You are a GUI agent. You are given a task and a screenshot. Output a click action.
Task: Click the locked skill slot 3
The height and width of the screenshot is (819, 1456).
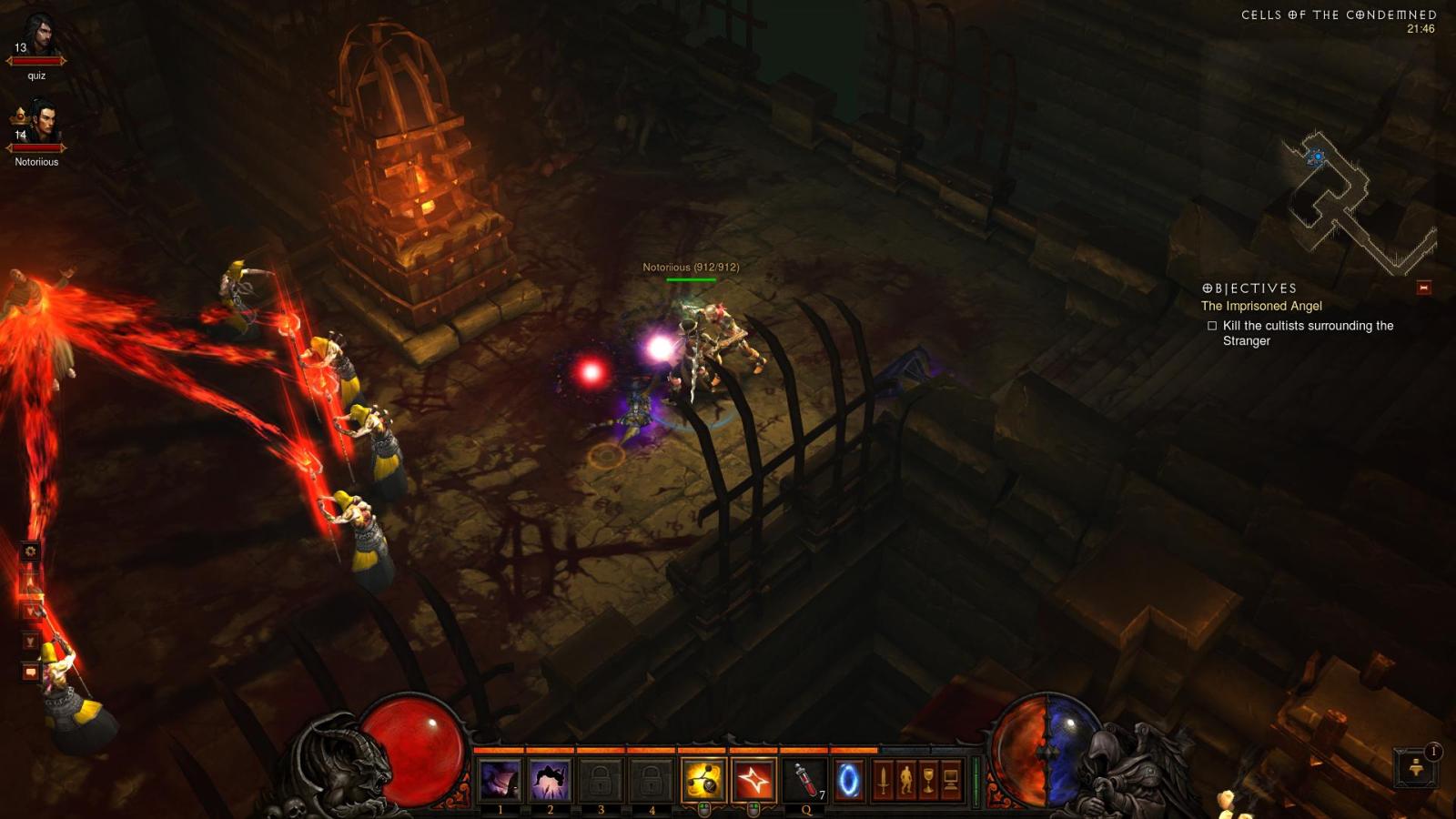[x=601, y=779]
